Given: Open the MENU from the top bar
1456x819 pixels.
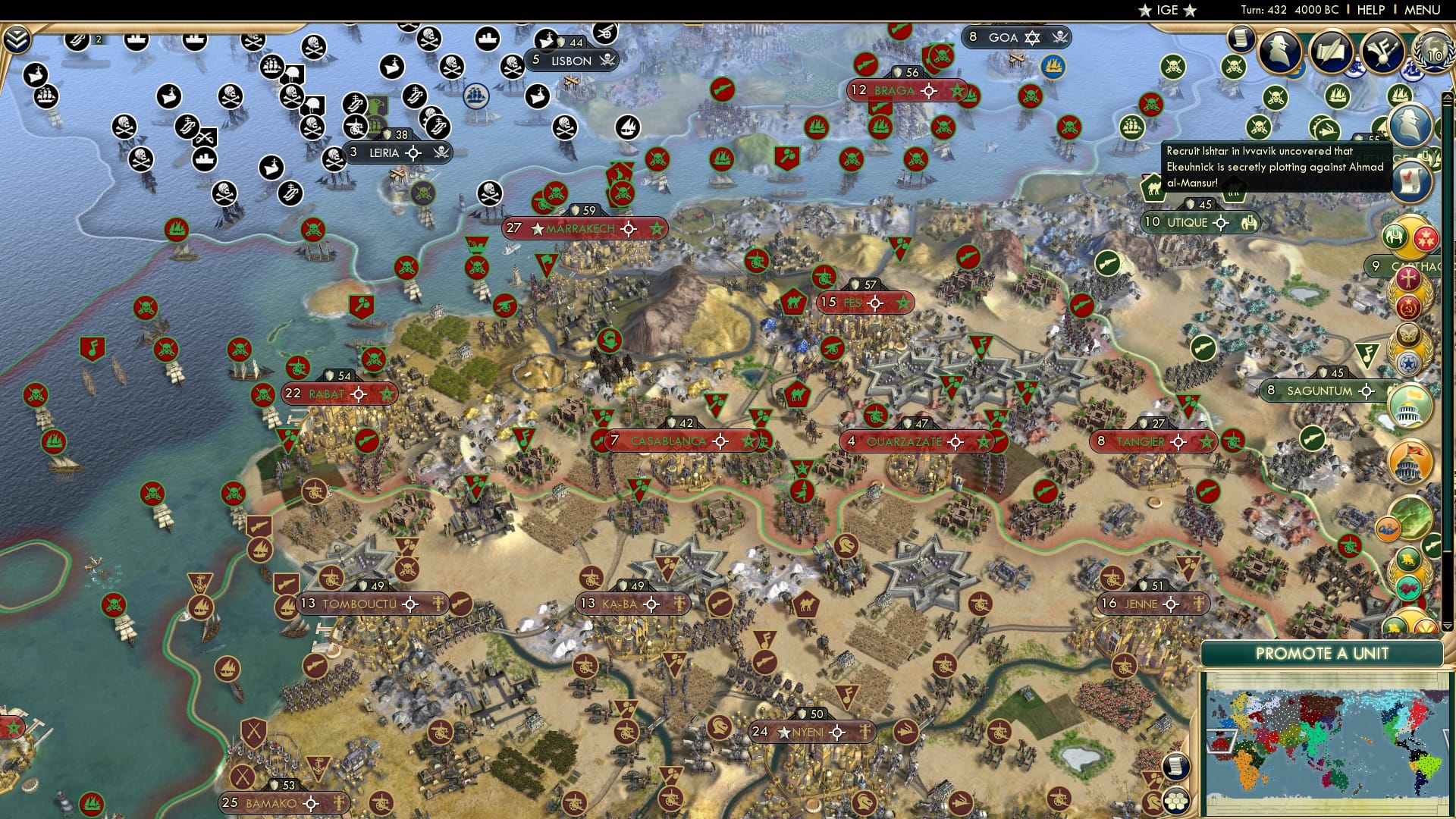Looking at the screenshot, I should pyautogui.click(x=1422, y=9).
